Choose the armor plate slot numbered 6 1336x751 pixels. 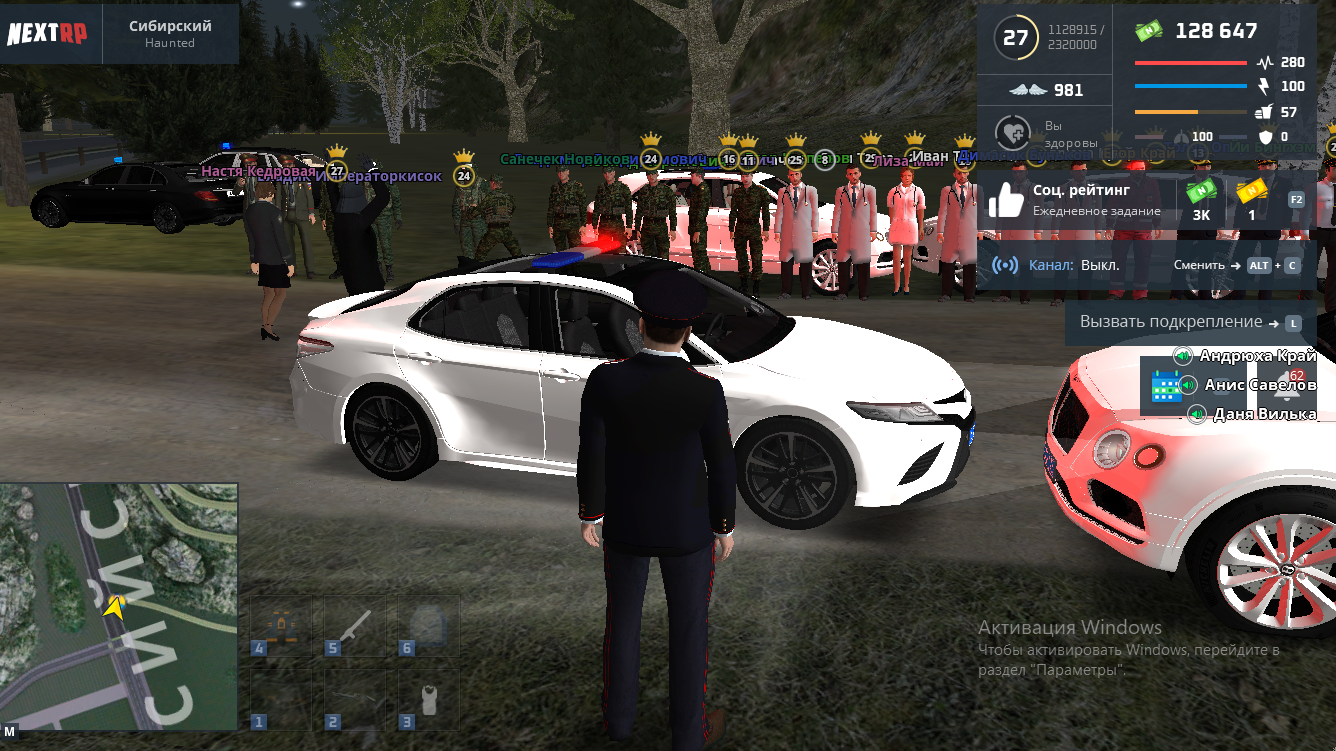coord(429,625)
